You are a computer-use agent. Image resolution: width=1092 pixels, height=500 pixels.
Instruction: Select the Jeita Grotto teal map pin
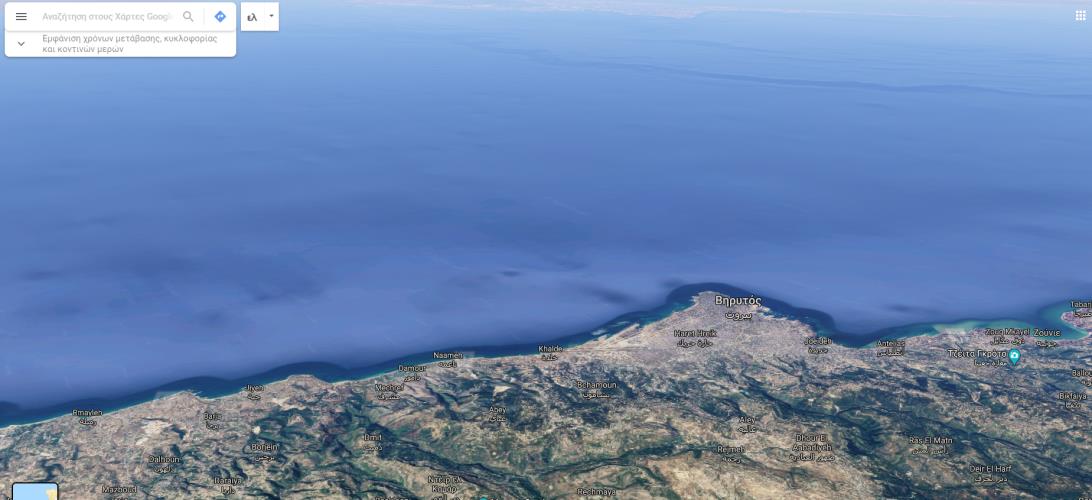(x=1014, y=356)
